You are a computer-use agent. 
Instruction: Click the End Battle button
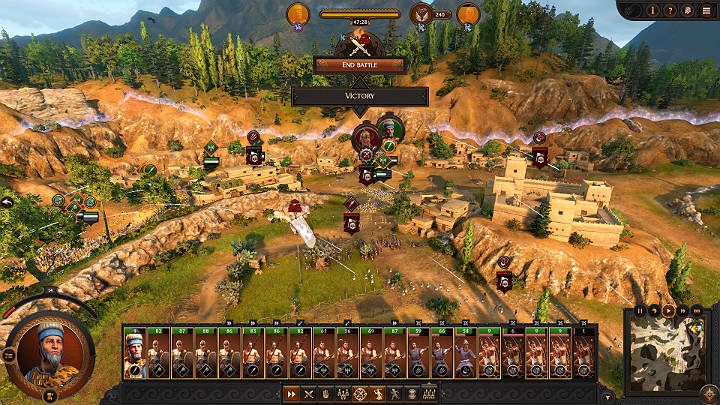[x=359, y=65]
